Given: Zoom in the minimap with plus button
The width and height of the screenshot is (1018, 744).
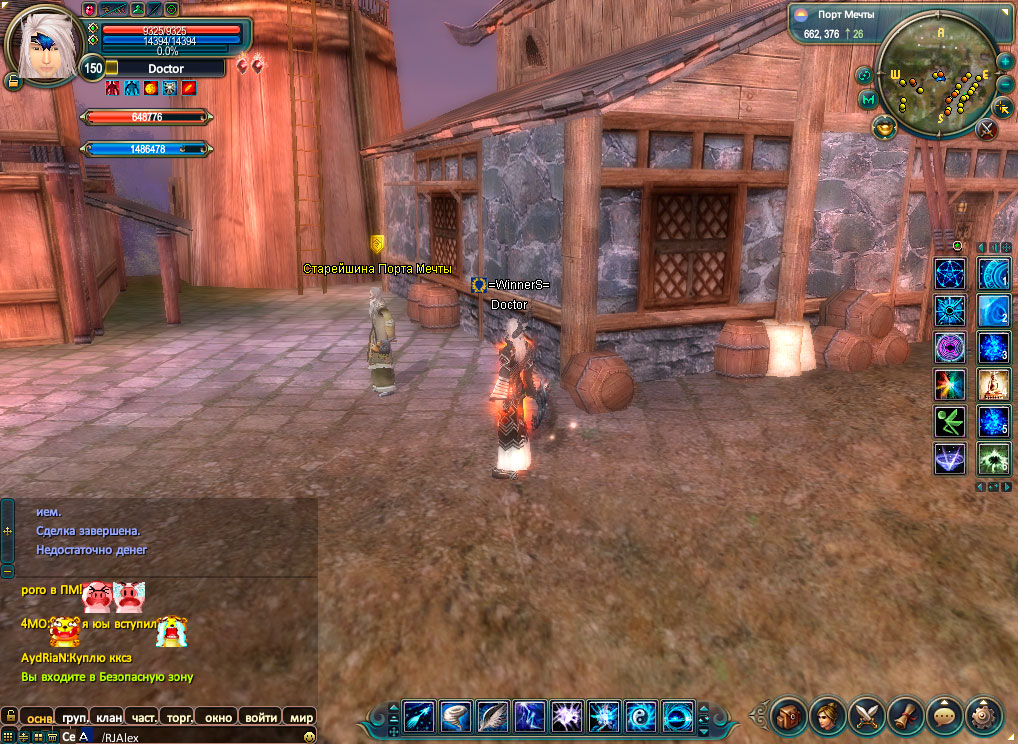Looking at the screenshot, I should coord(1005,61).
